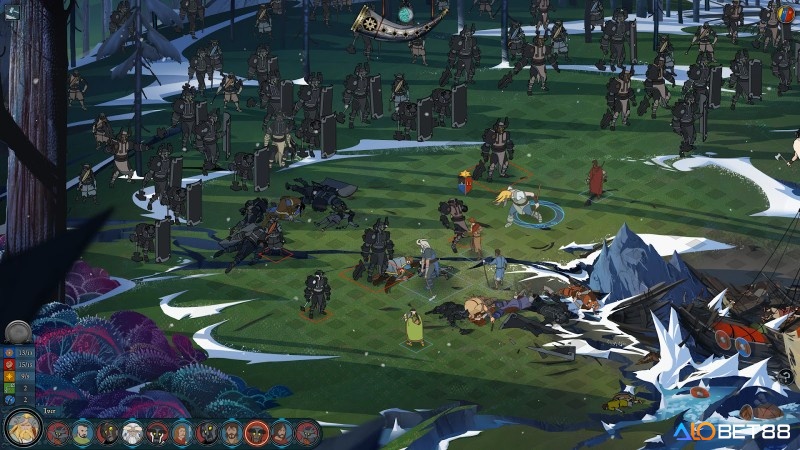Screen dimensions: 800x450
Task: Pick the green-shirted man's turn portrait
Action: (83, 433)
